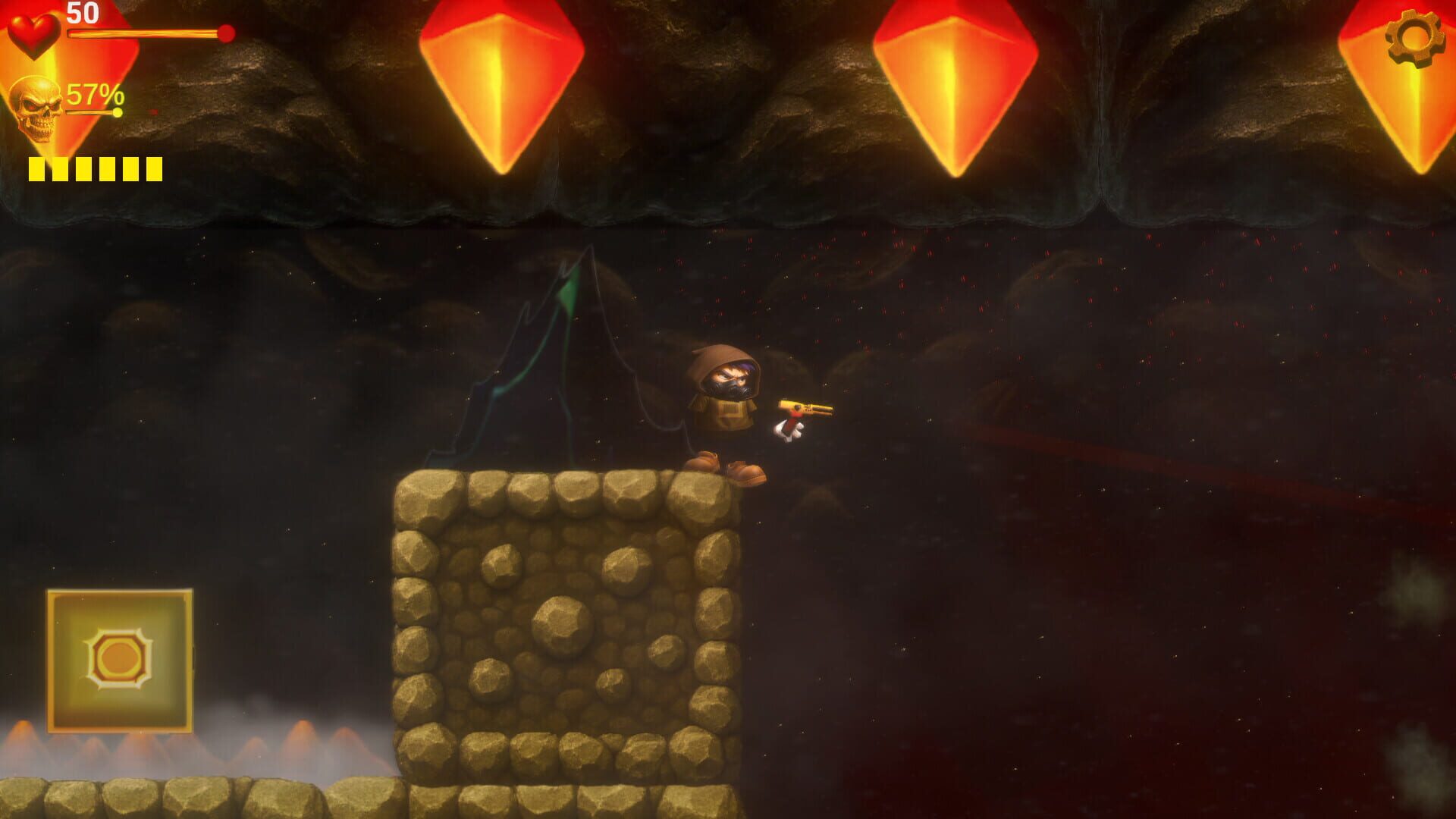The width and height of the screenshot is (1456, 819).
Task: Select the character's golden pistol
Action: click(806, 408)
